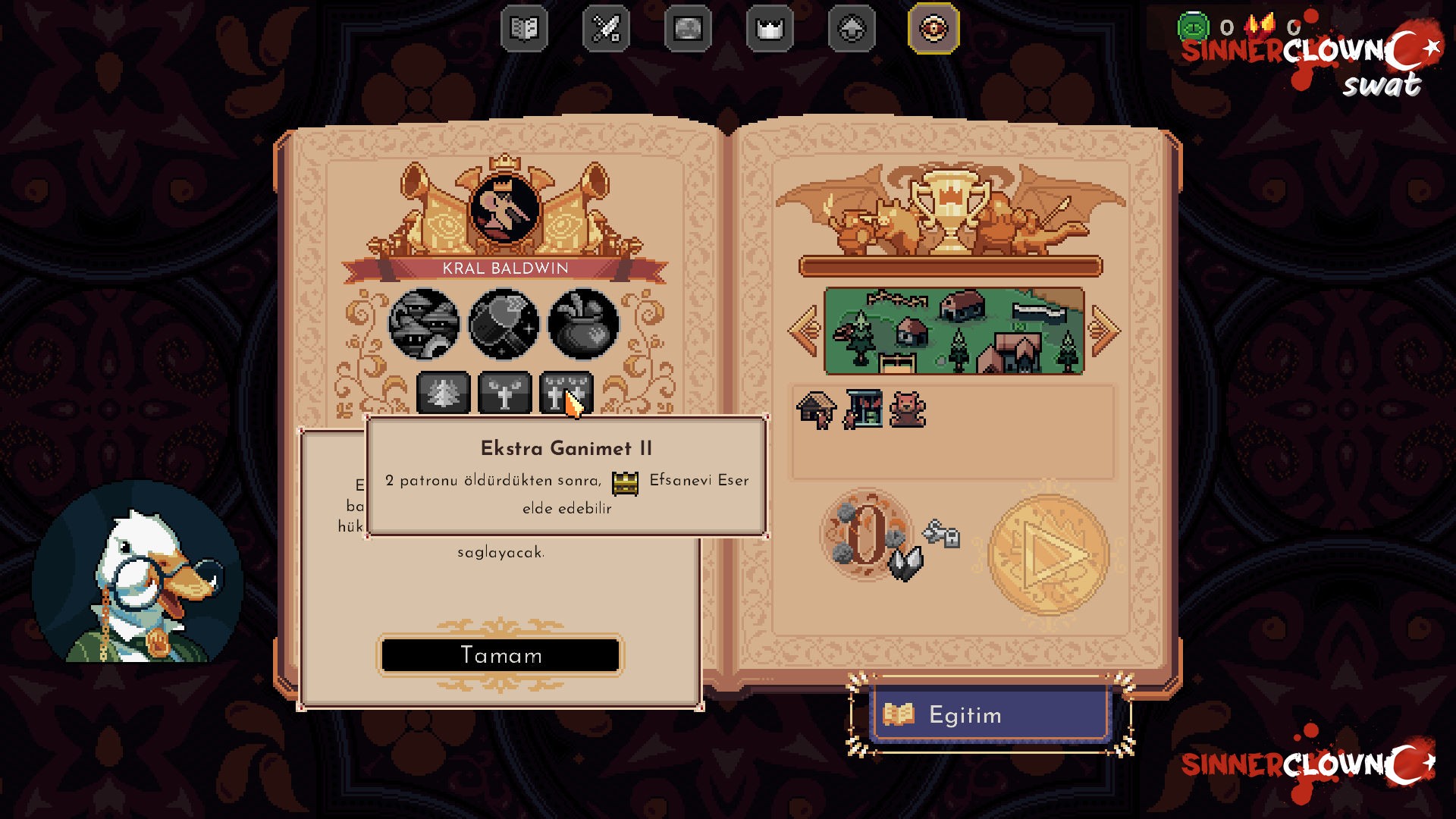Select the single pine tree perk icon

[x=444, y=393]
